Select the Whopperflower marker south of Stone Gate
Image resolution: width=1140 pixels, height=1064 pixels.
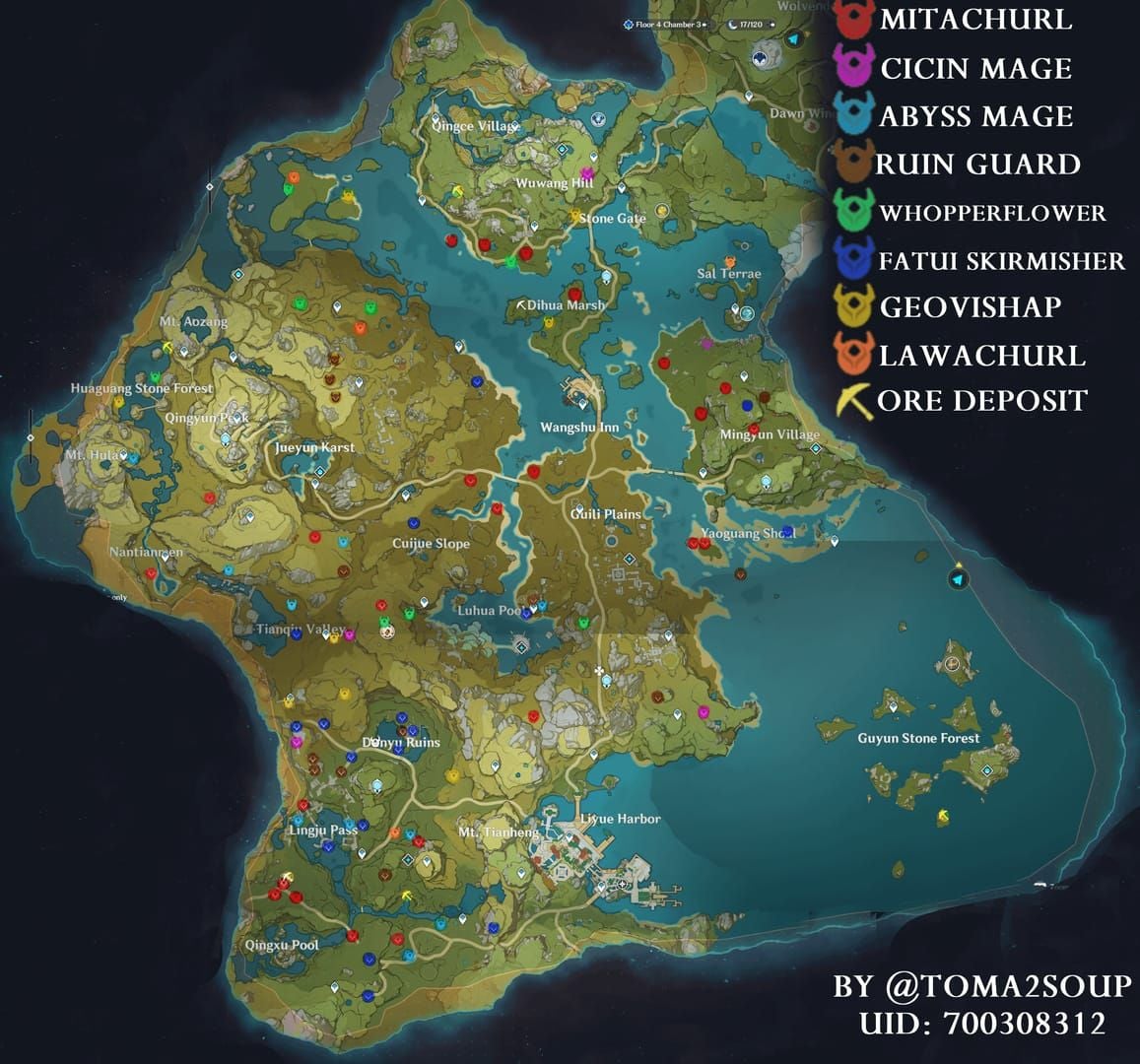510,261
